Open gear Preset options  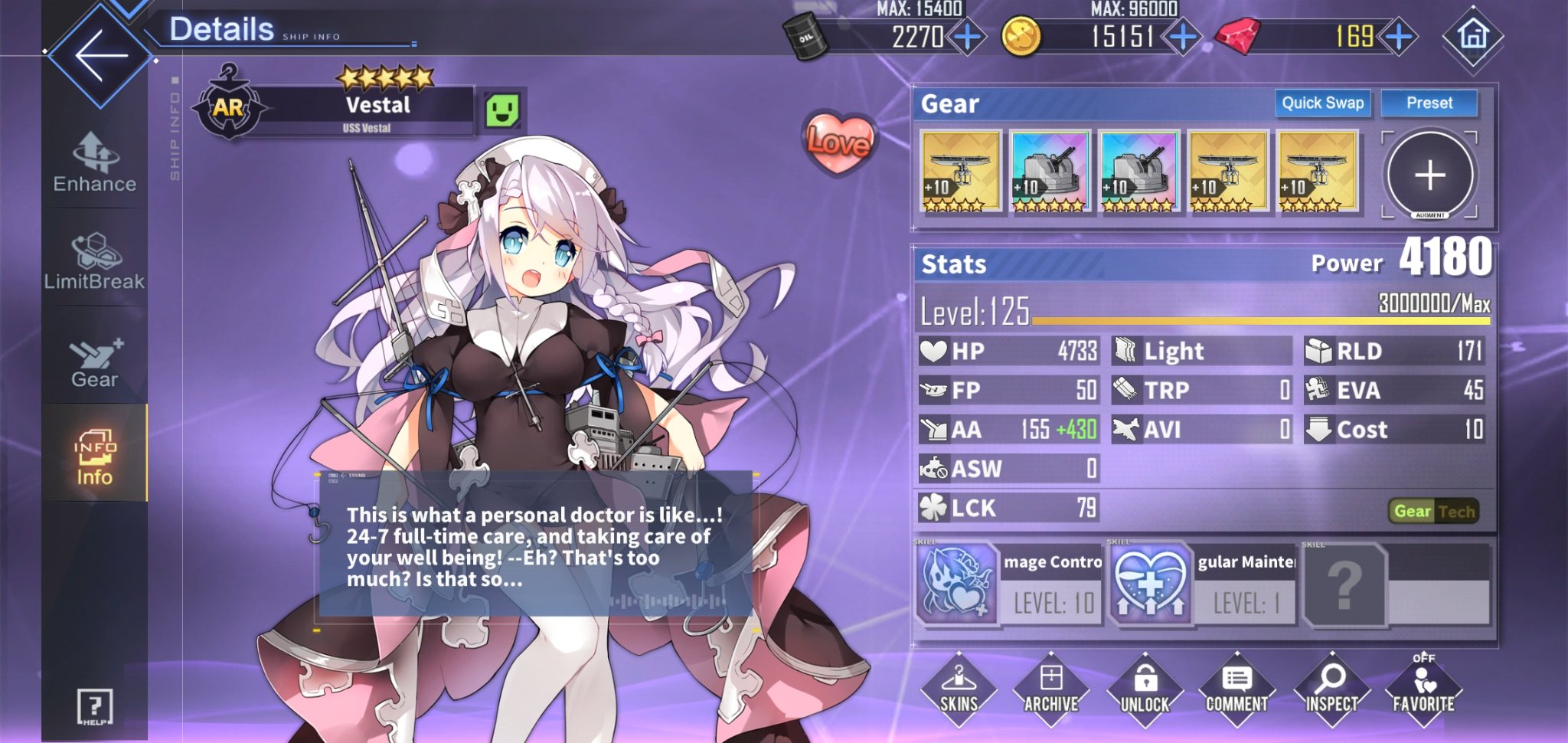coord(1431,103)
